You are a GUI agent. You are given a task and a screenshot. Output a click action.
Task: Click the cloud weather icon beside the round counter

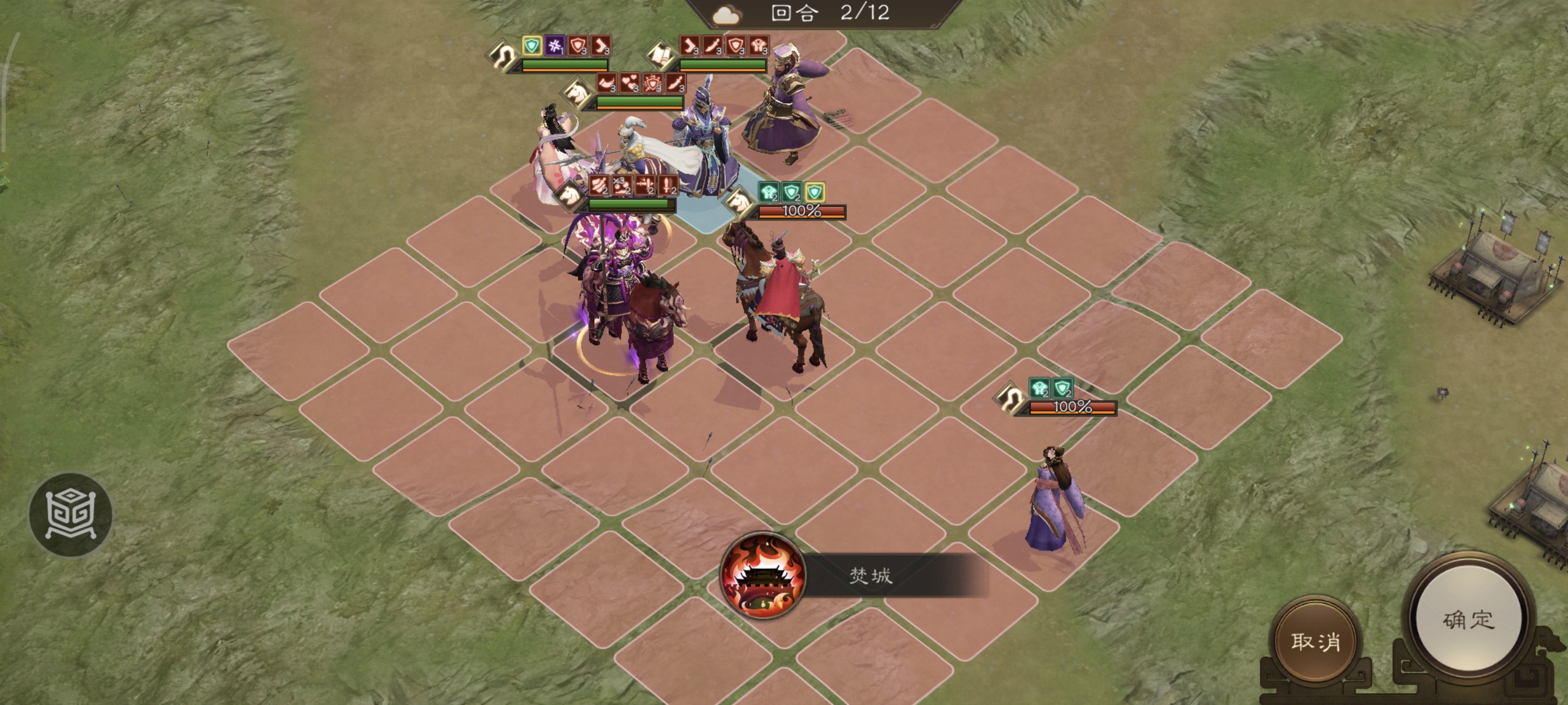click(x=725, y=15)
